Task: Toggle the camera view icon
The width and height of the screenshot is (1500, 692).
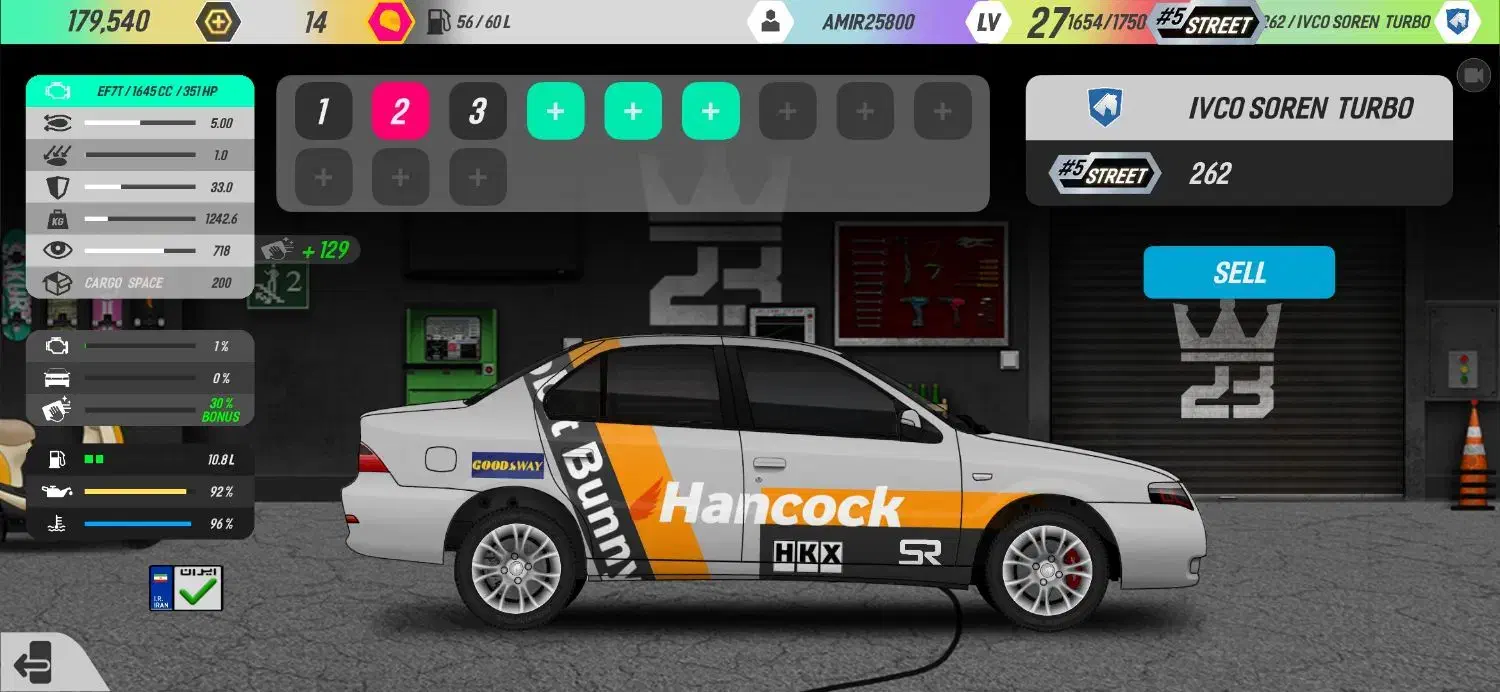Action: (1473, 75)
